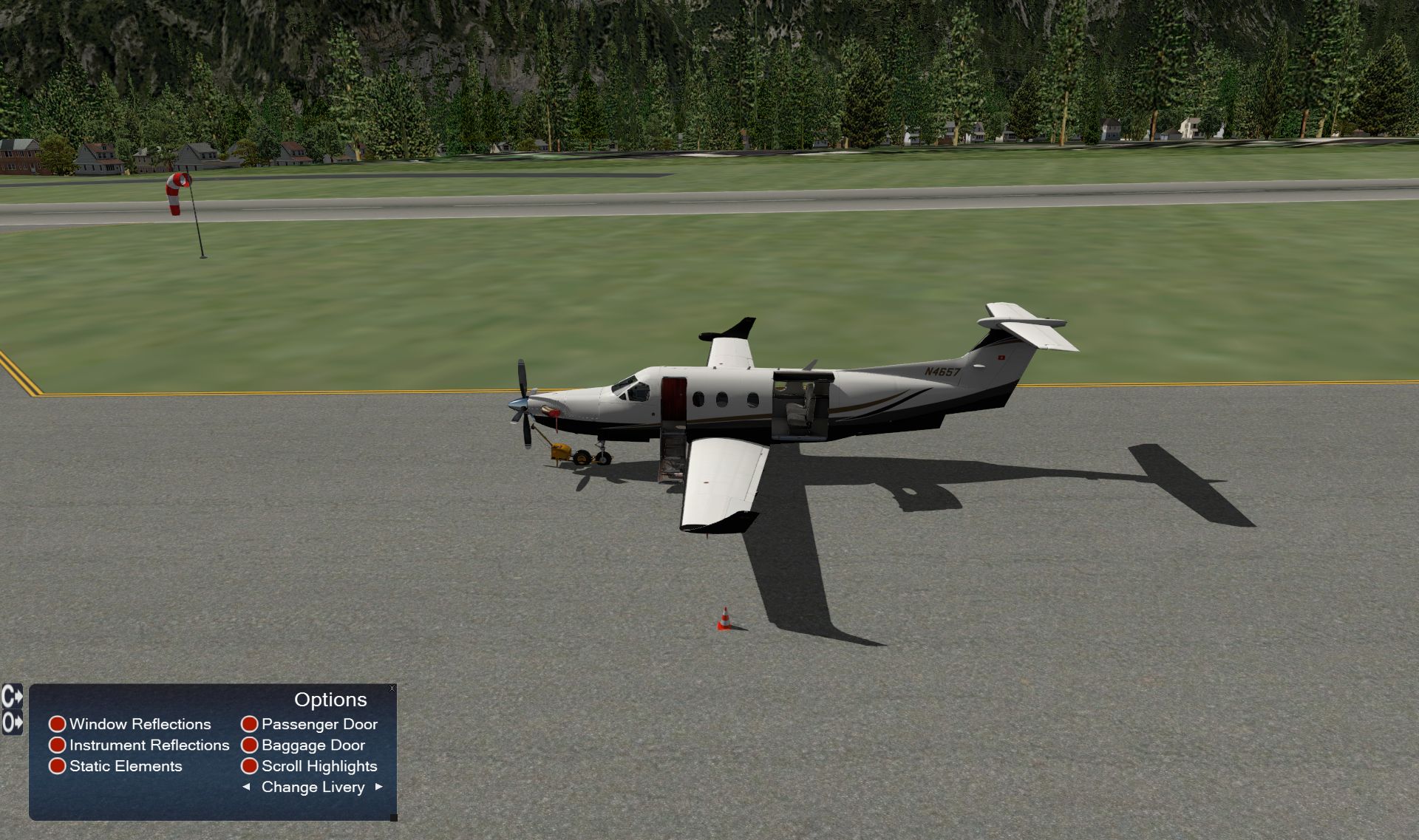Toggle the Passenger Door option

[250, 724]
